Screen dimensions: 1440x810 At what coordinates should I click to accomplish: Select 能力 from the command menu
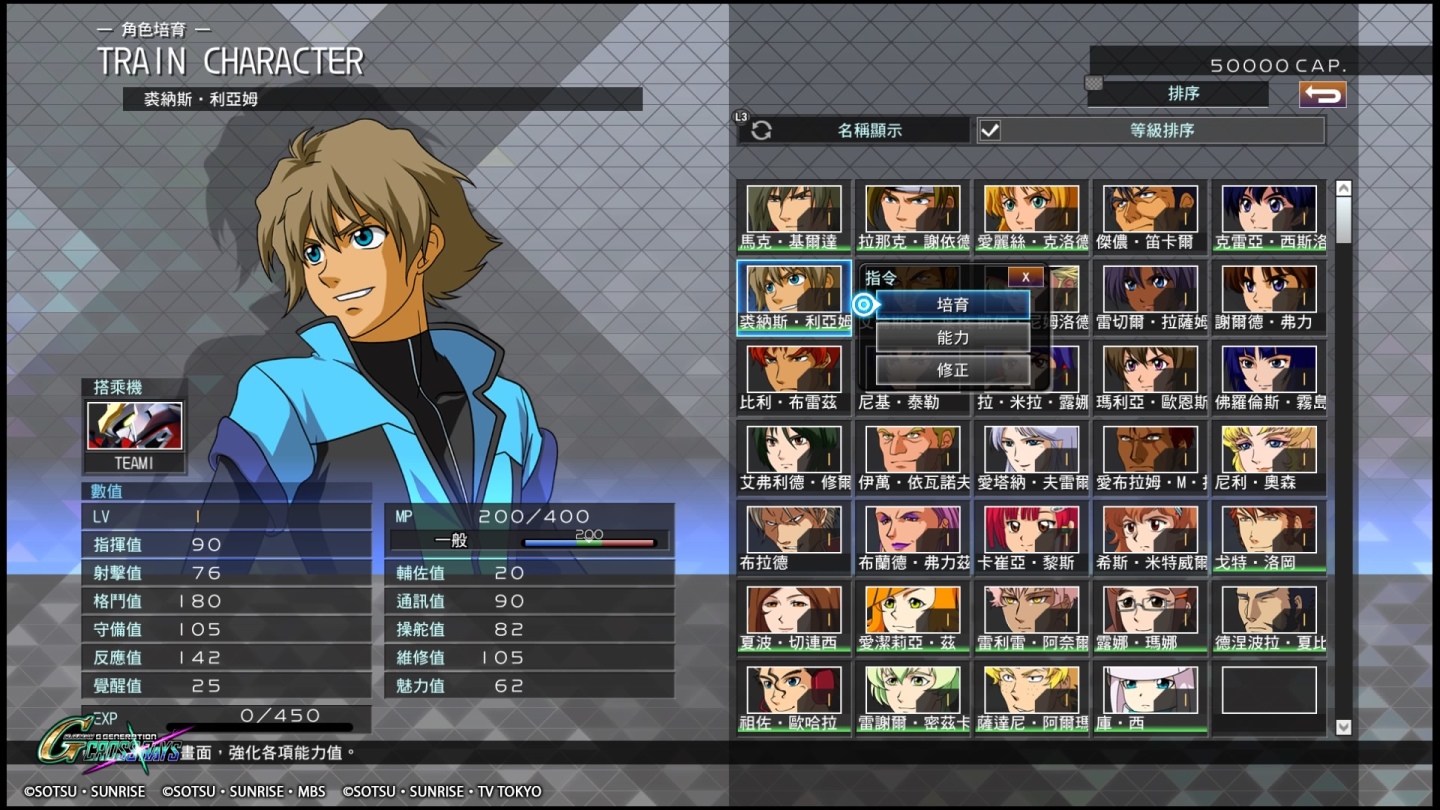952,338
